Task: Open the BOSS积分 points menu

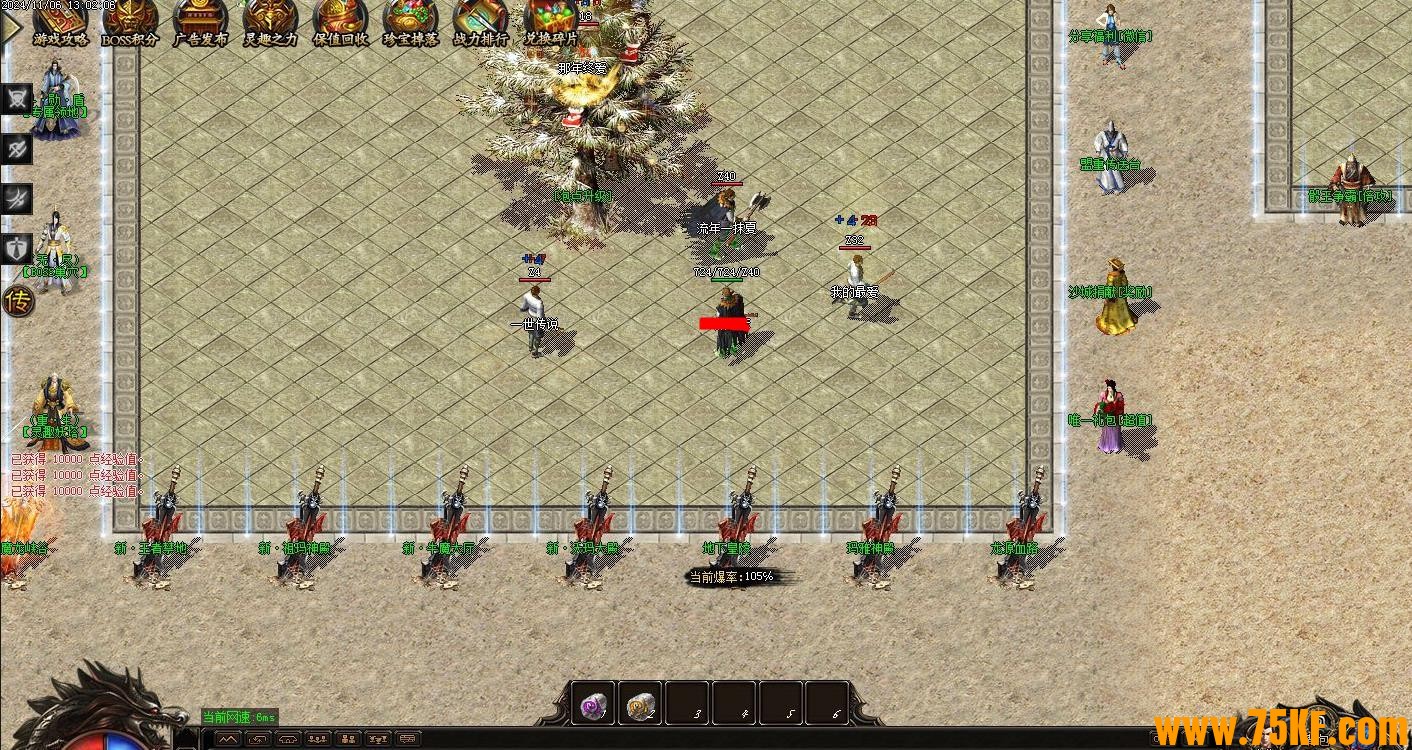Action: pos(130,24)
